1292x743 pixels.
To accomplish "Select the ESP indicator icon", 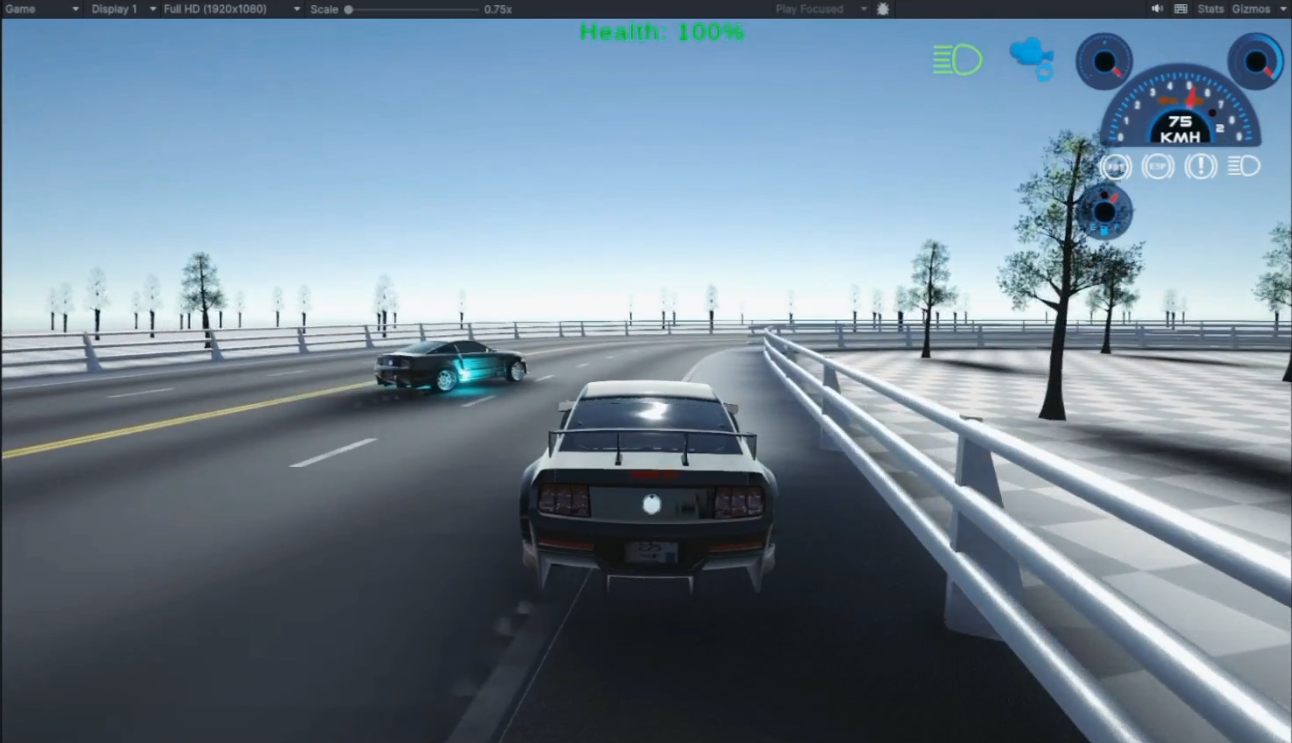I will coord(1157,167).
